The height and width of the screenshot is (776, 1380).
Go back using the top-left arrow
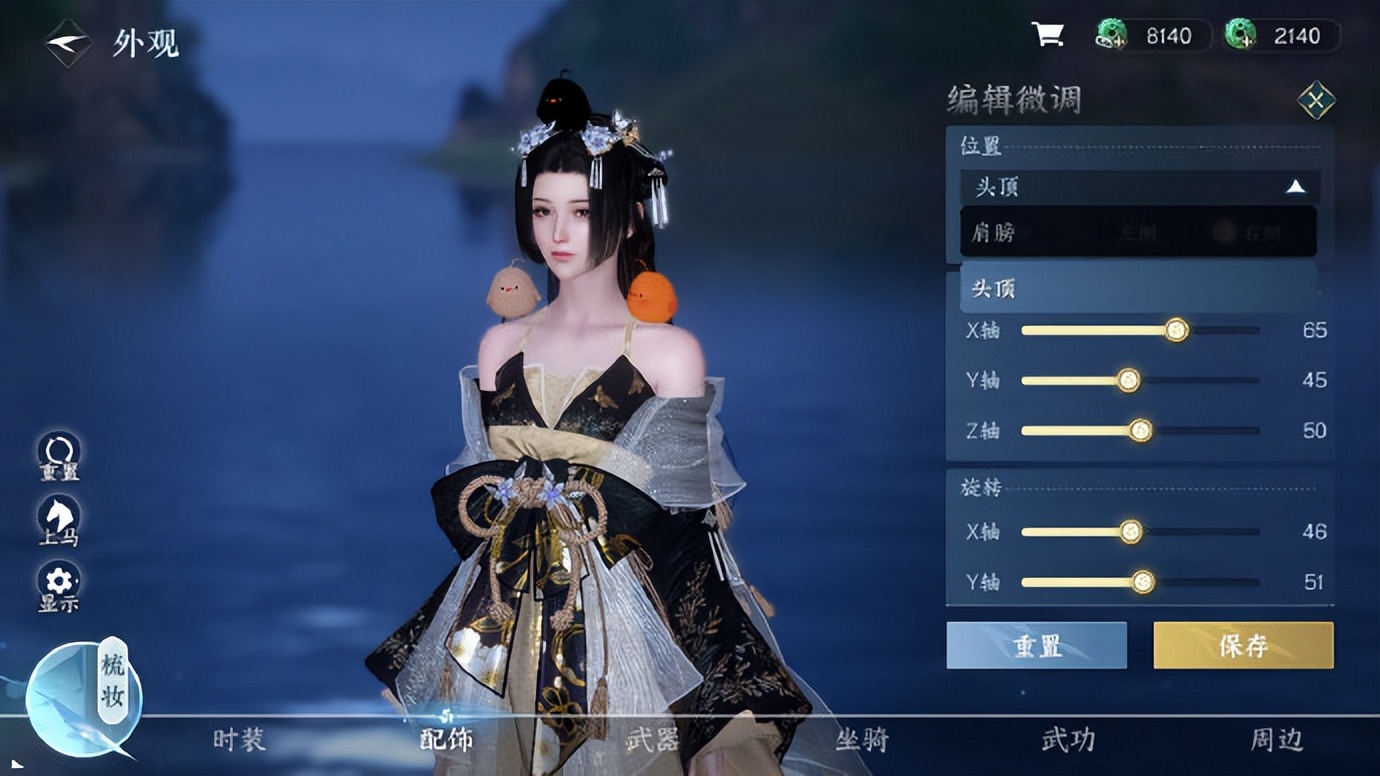[x=68, y=44]
